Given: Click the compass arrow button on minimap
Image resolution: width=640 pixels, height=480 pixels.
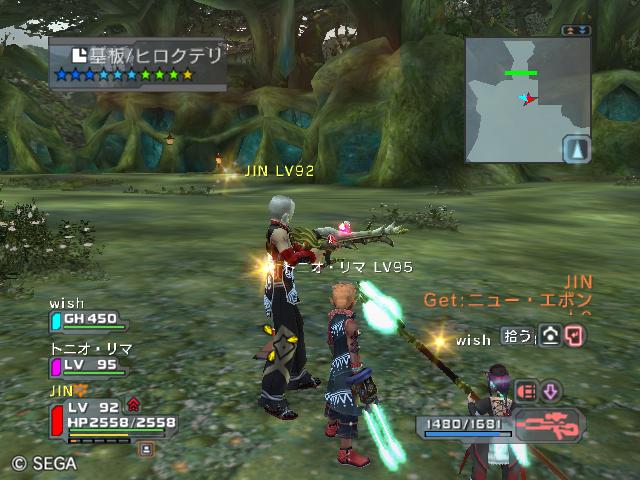Looking at the screenshot, I should click(x=576, y=150).
